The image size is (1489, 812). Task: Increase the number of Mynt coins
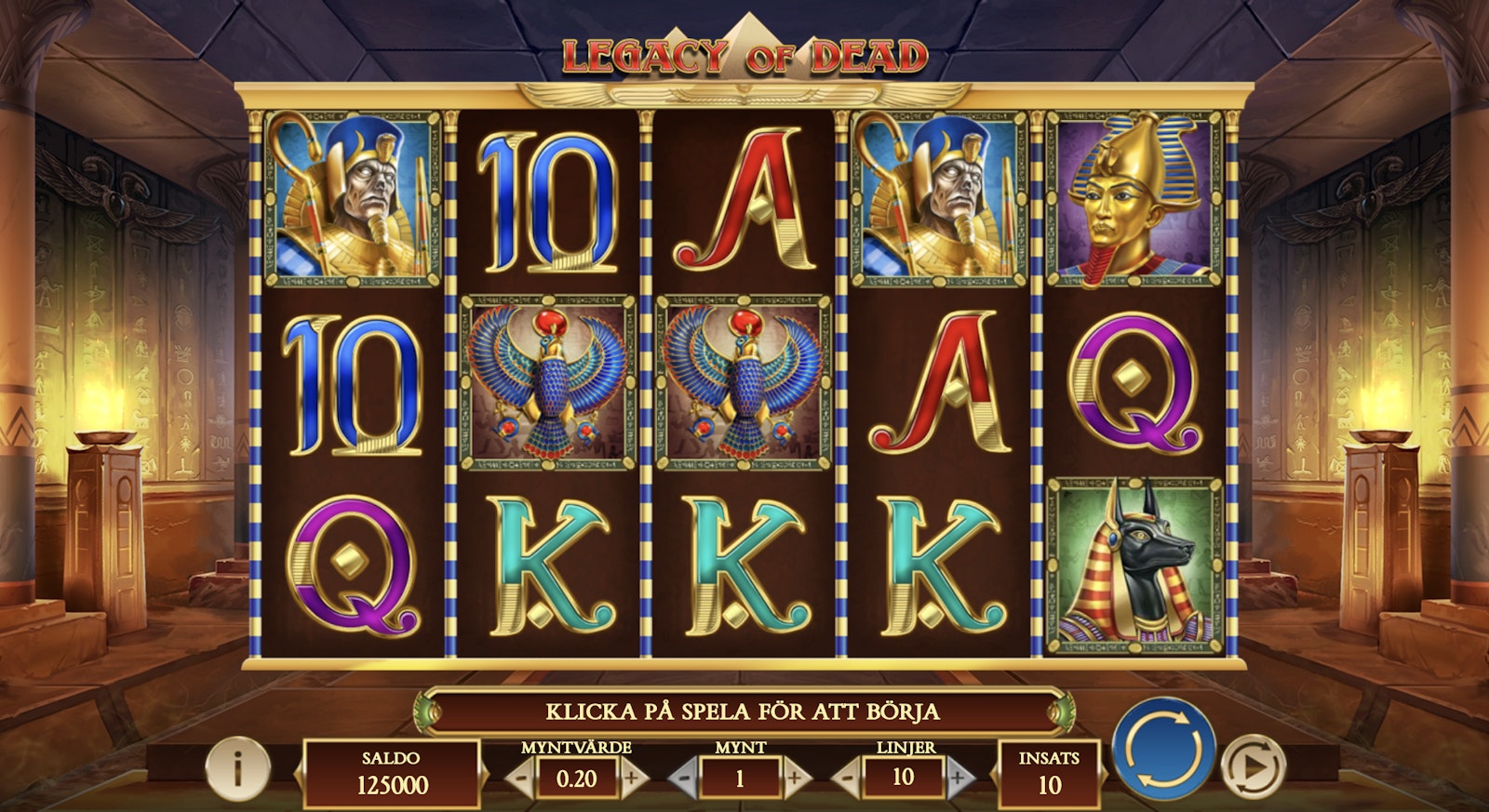[794, 778]
